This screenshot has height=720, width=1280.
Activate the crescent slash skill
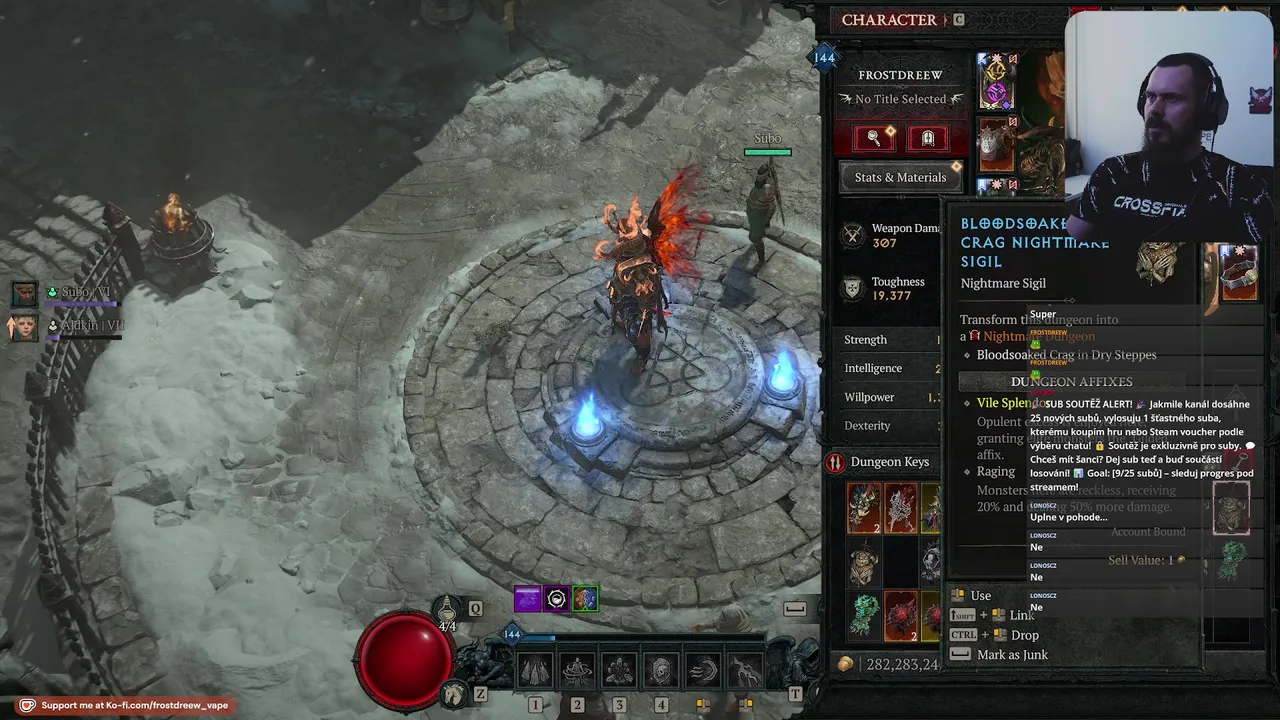[x=703, y=671]
